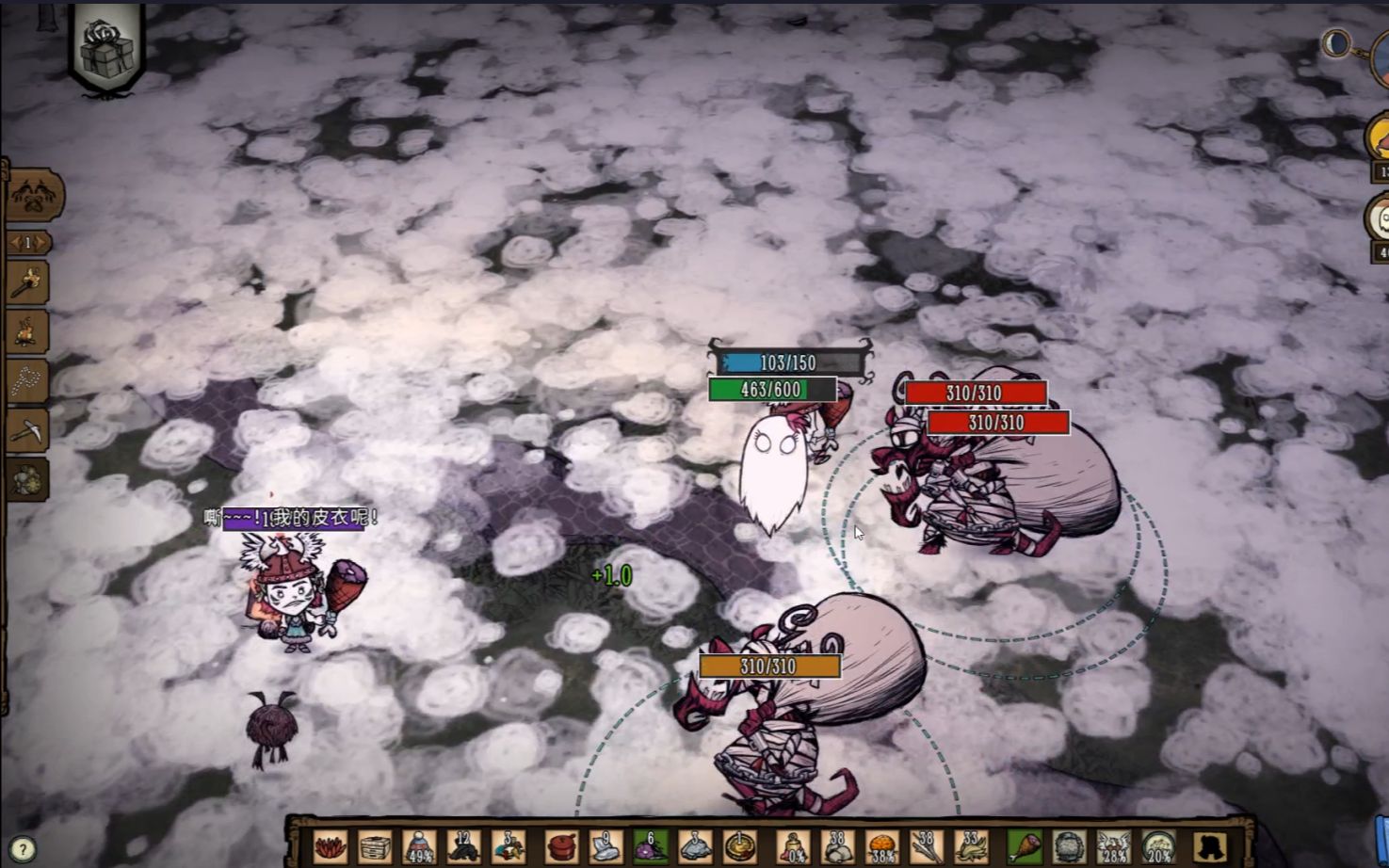Screen dimensions: 1389x868
Task: Open the campfire light crafting tab
Action: pos(29,330)
